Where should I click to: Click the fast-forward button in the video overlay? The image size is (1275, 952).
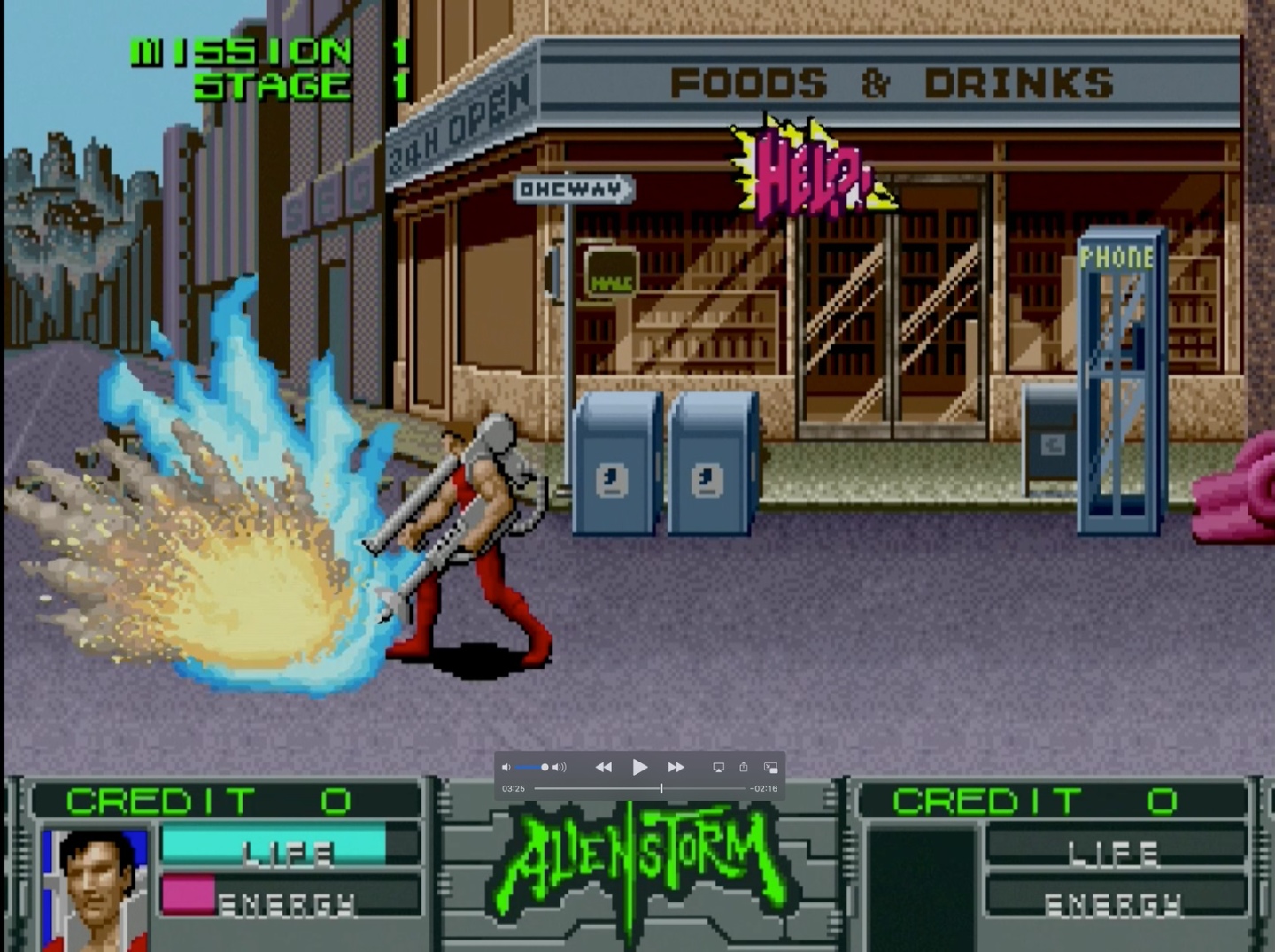point(676,767)
